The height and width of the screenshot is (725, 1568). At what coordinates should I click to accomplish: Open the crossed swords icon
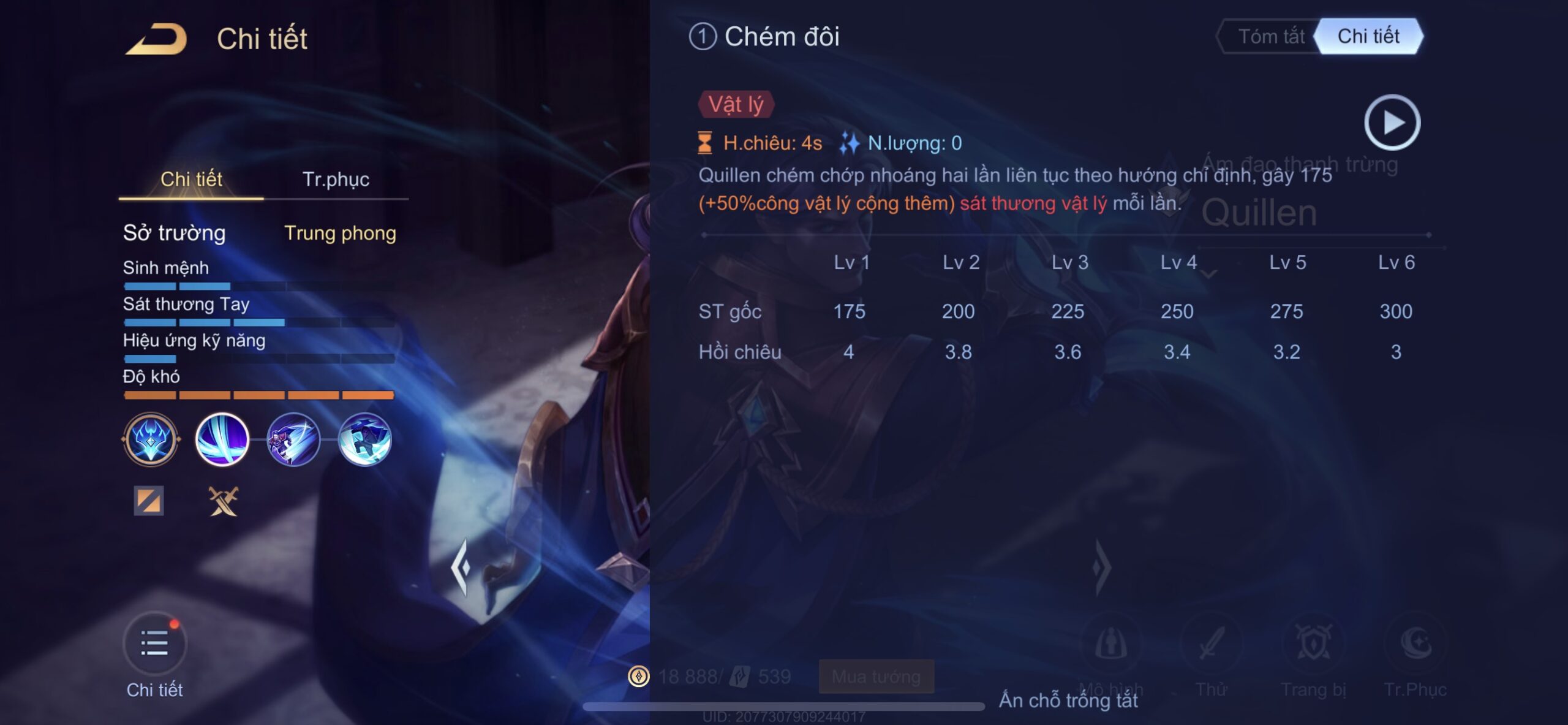coord(223,501)
